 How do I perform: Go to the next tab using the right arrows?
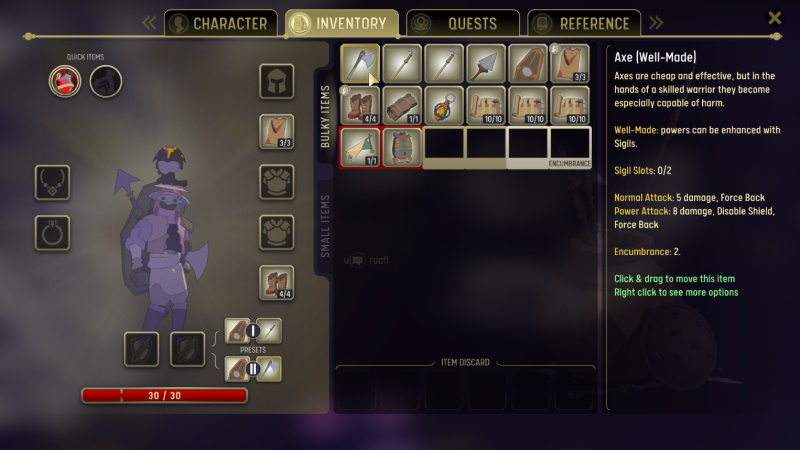coord(656,23)
